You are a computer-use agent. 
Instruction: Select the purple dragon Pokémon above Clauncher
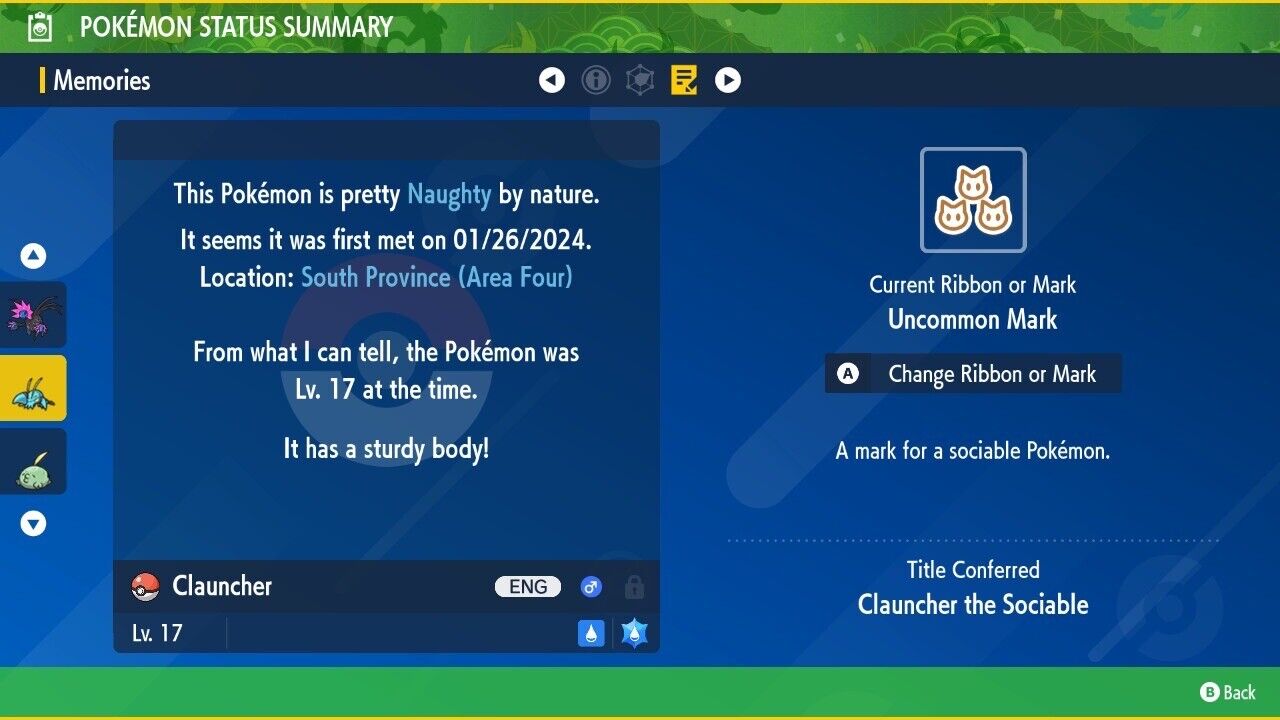click(x=34, y=315)
